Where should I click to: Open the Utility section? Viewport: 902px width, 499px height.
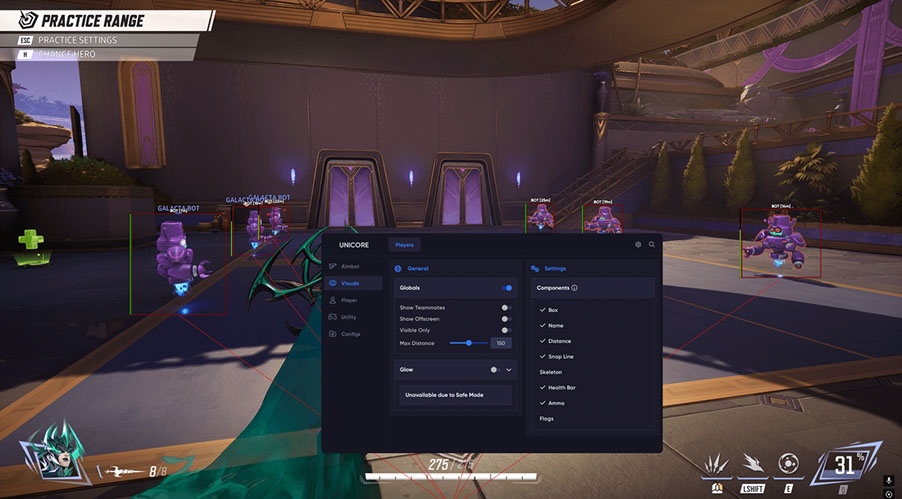(348, 316)
